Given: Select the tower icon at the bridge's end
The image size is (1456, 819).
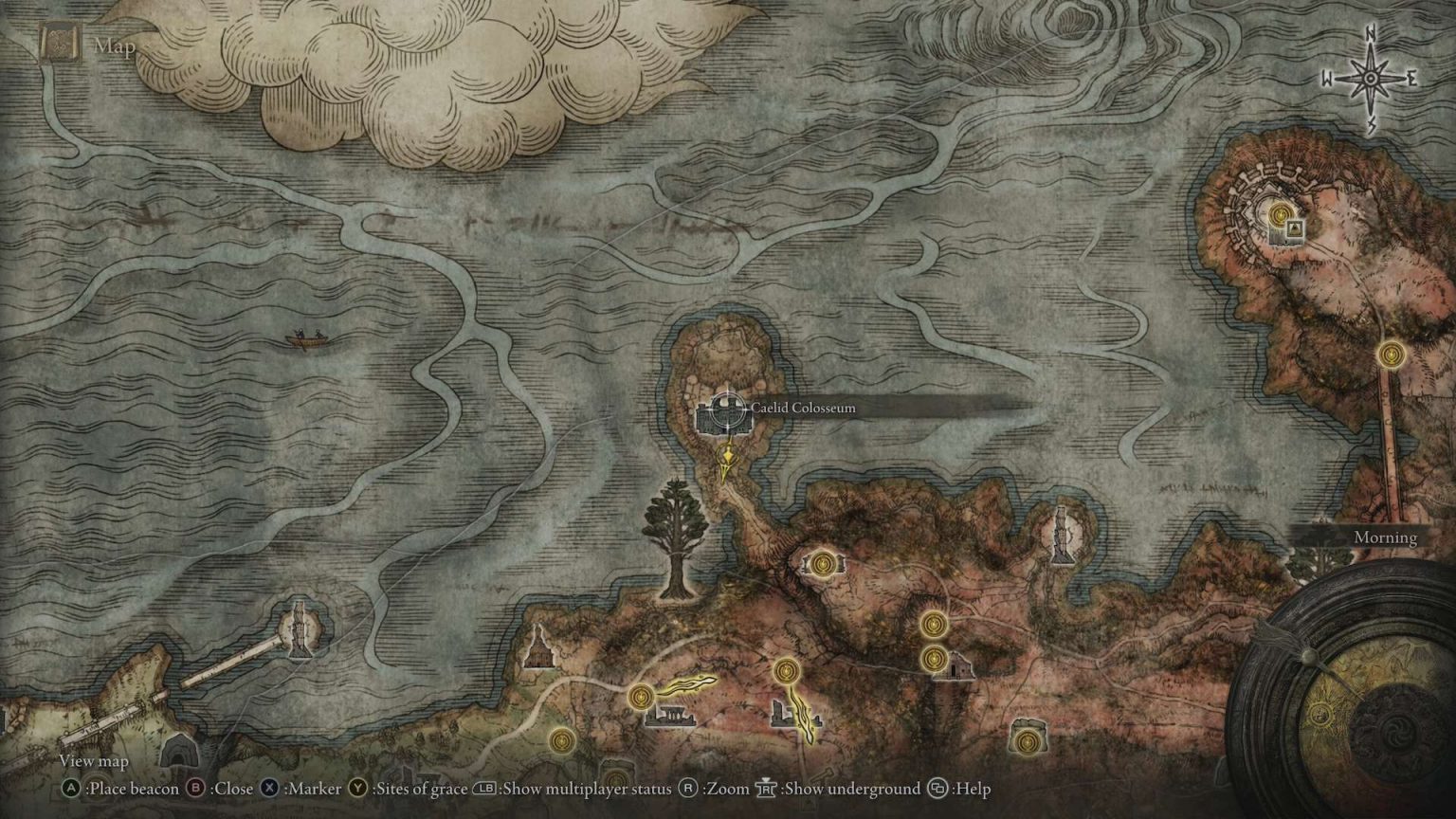Looking at the screenshot, I should tap(299, 628).
